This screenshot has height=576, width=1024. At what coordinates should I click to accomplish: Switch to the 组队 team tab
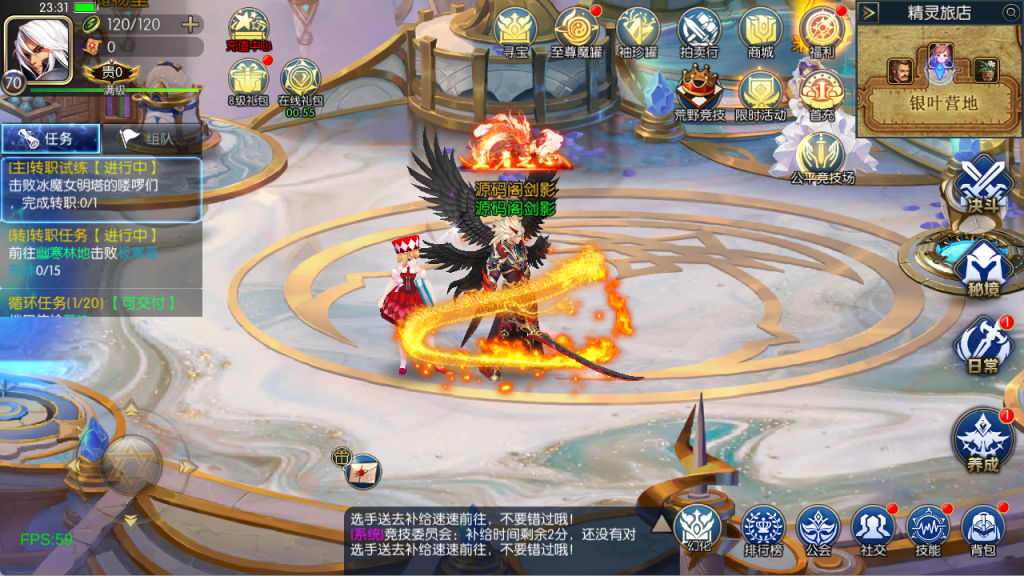(x=150, y=139)
